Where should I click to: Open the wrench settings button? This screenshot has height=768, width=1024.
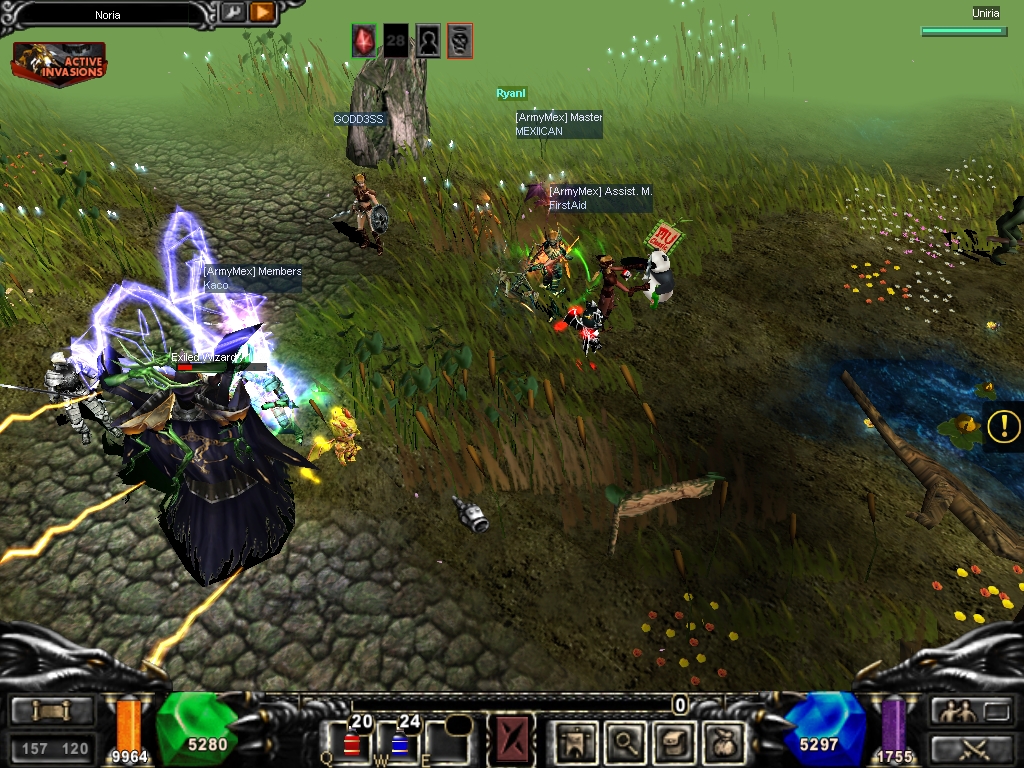pos(233,12)
